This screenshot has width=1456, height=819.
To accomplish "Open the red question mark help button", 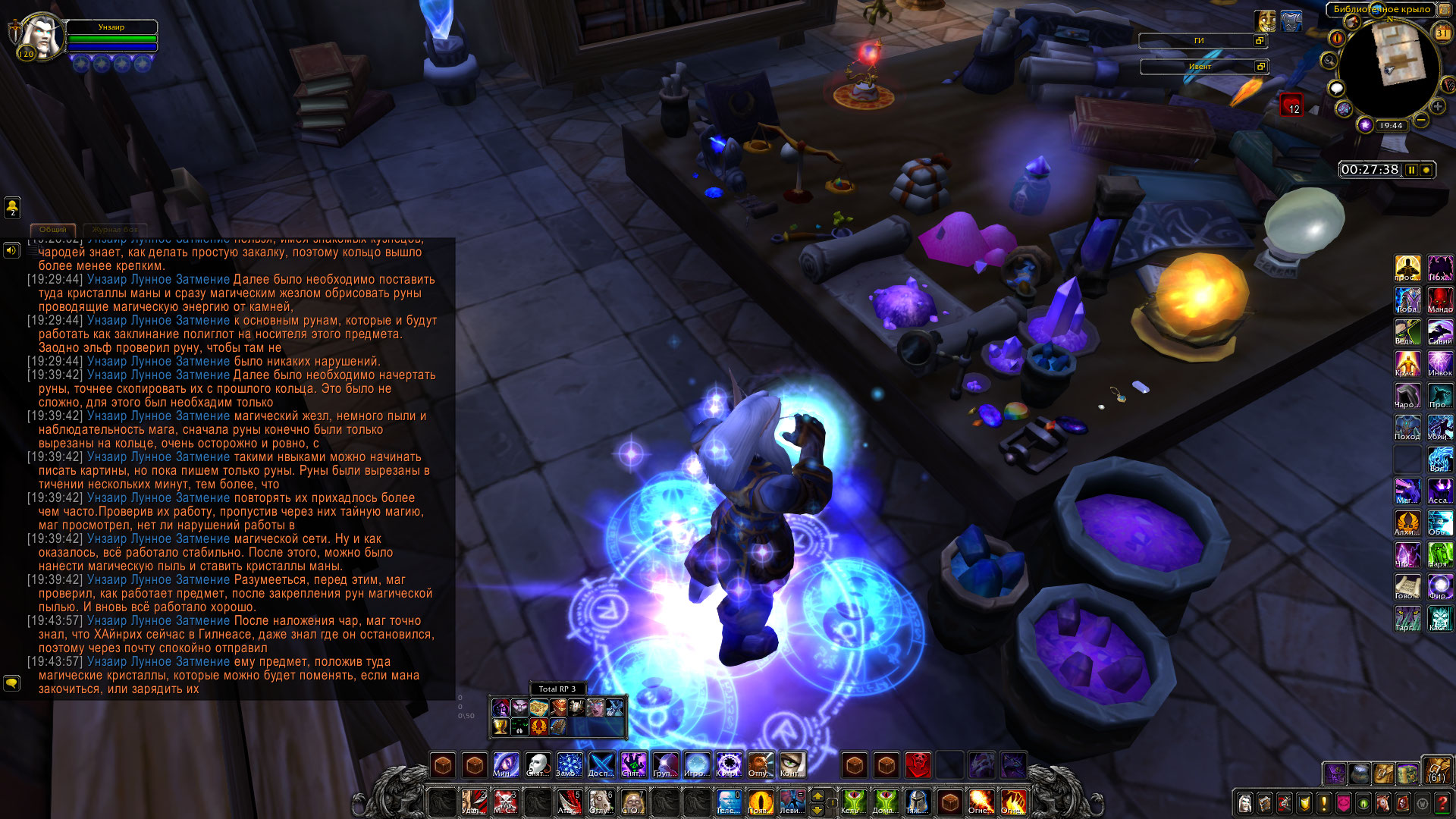I will [1442, 802].
